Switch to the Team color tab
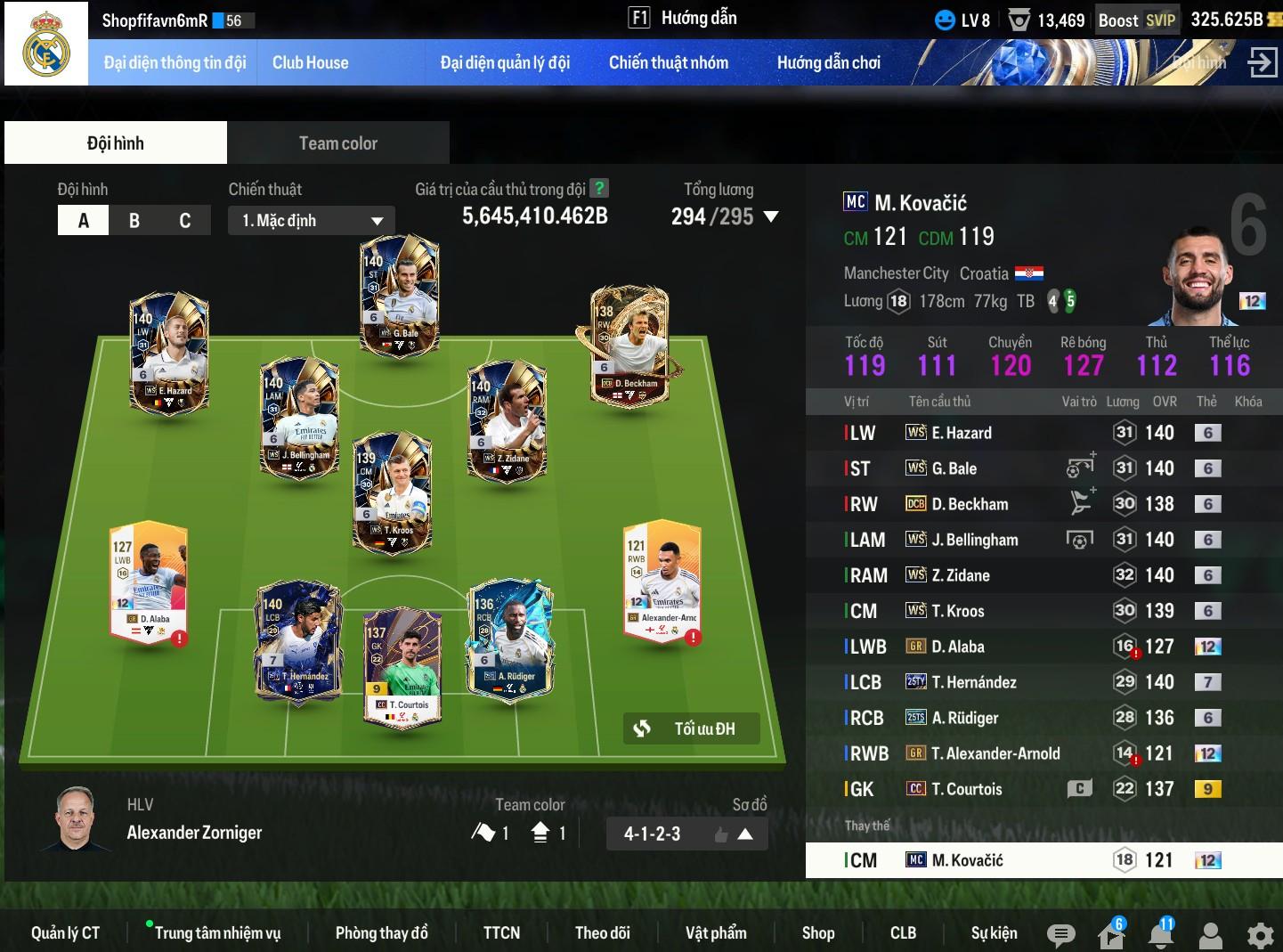This screenshot has height=952, width=1283. [x=337, y=143]
